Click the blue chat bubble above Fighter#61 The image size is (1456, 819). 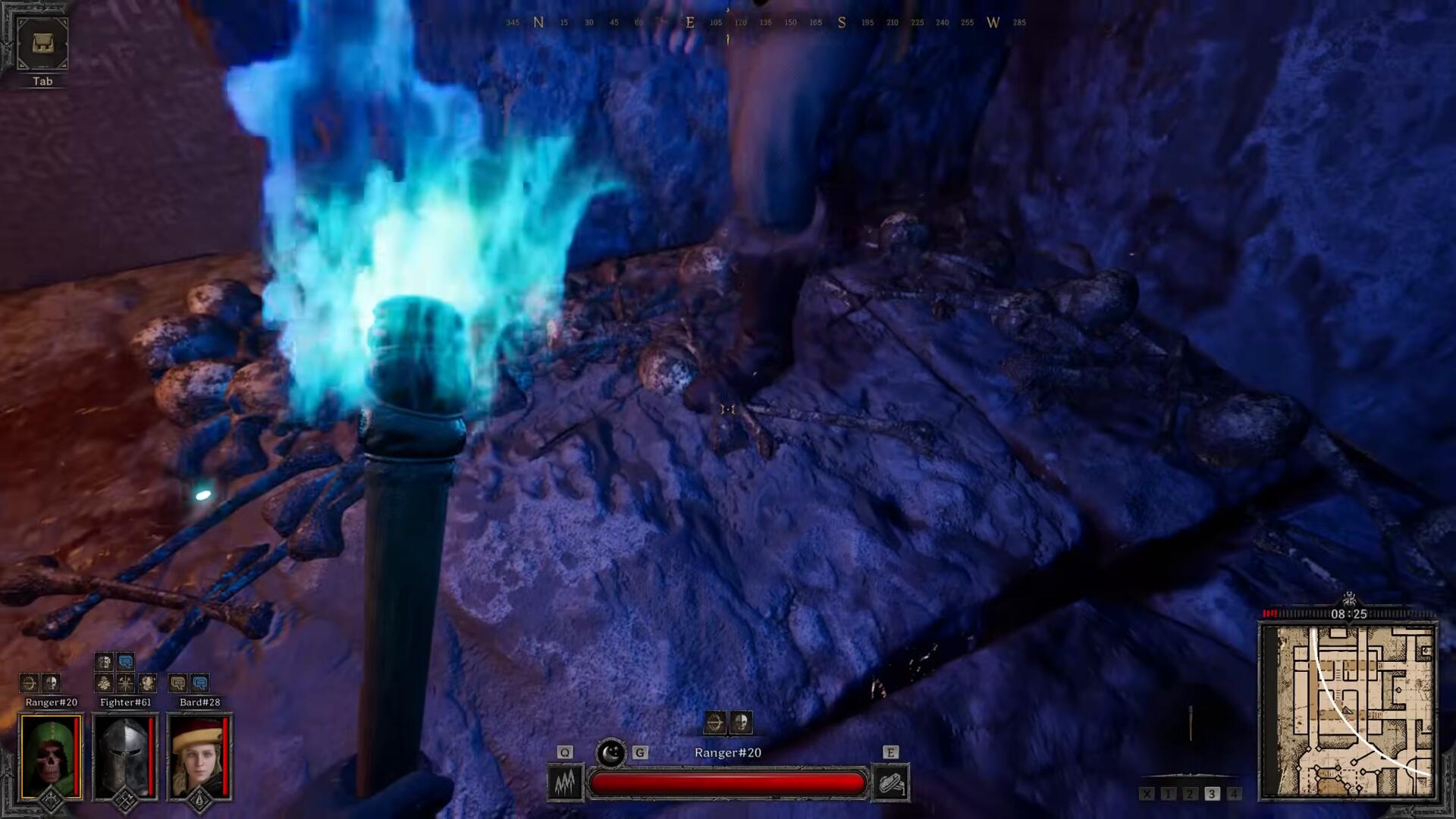pos(126,662)
